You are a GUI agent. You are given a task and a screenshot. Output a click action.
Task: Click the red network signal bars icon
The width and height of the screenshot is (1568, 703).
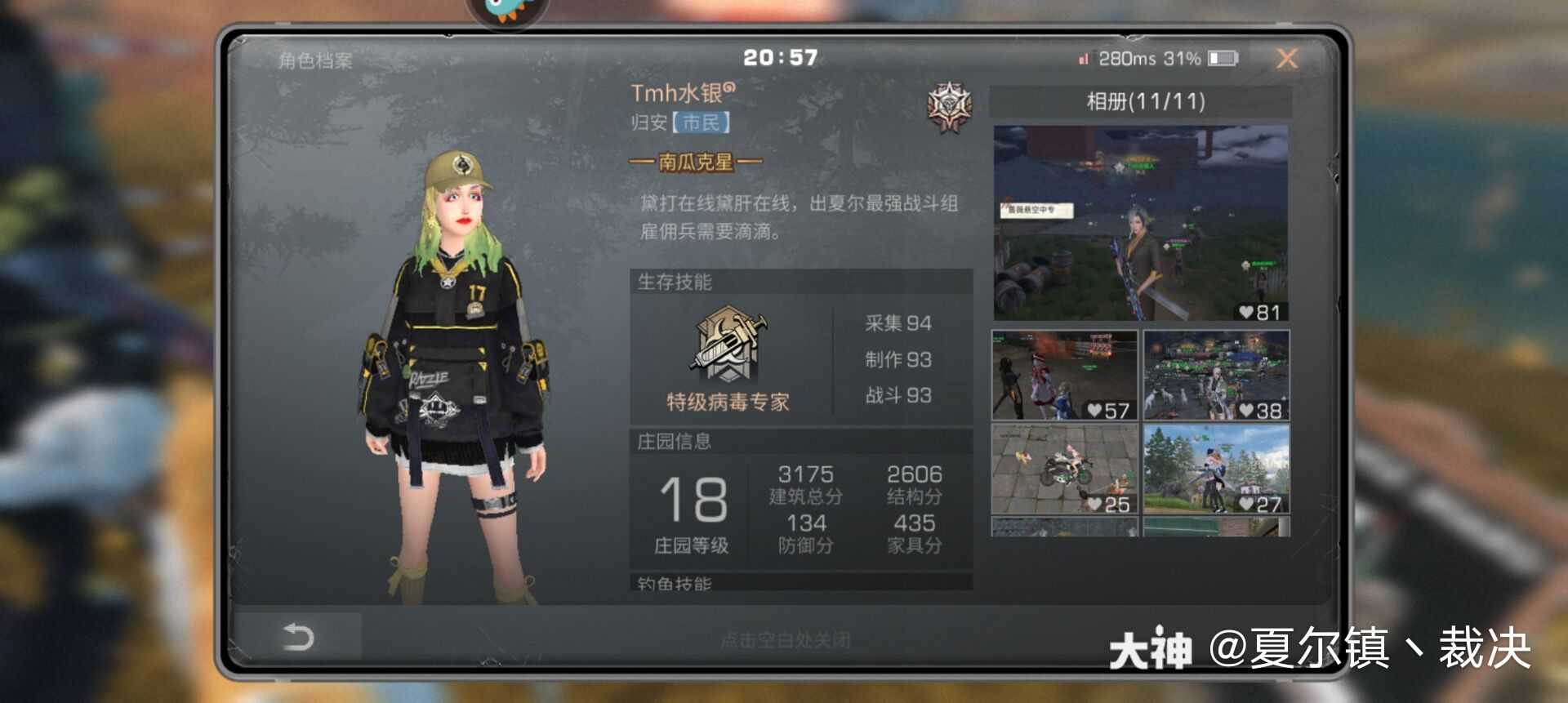pos(1084,59)
